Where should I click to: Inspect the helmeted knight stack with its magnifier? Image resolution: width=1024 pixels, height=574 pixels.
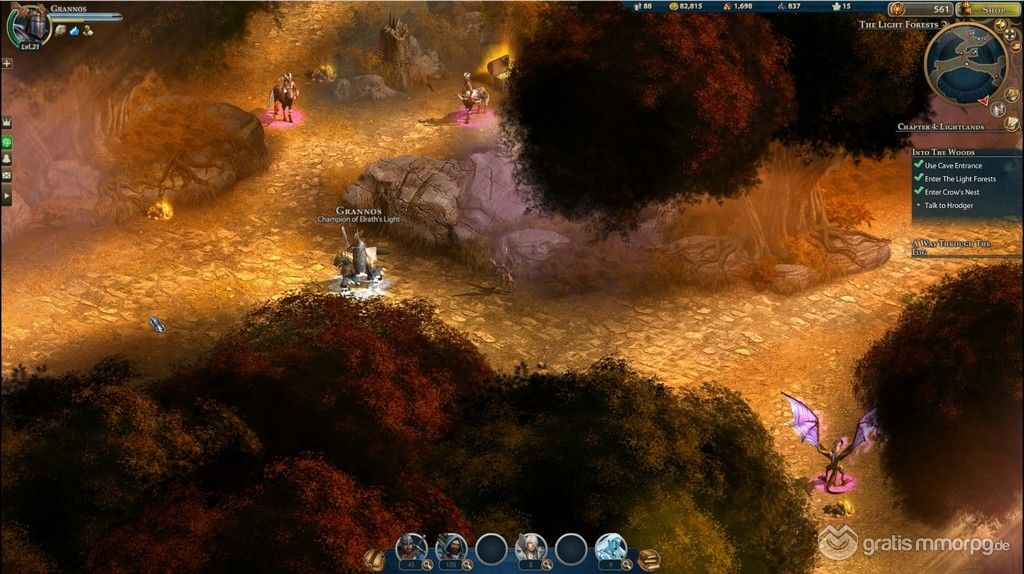point(427,564)
